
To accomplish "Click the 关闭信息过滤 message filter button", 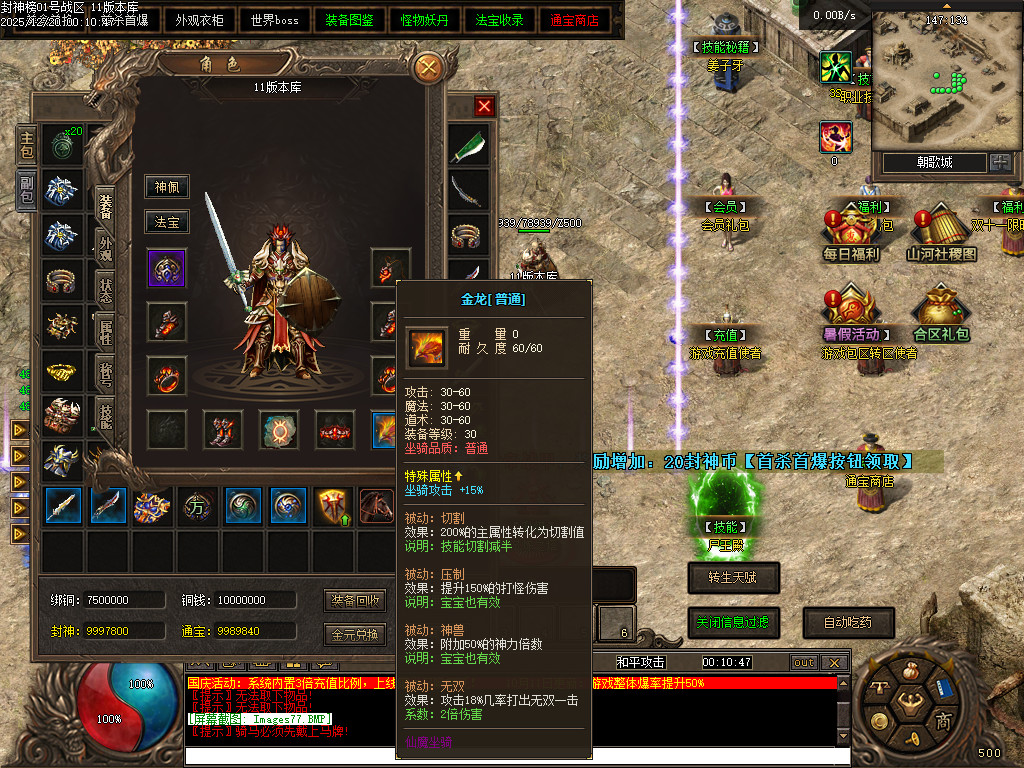I will [733, 622].
